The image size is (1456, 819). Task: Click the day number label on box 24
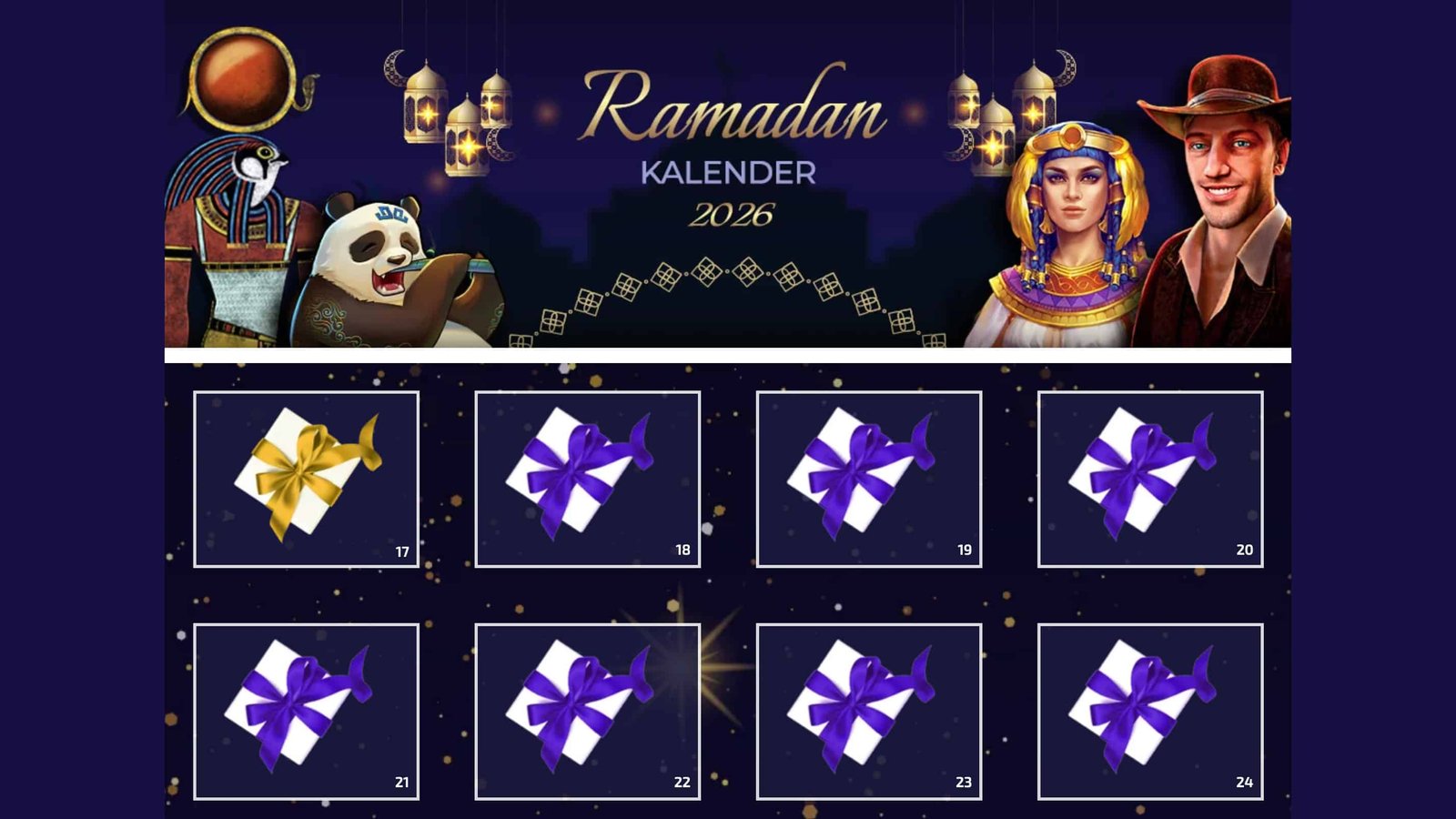1243,781
